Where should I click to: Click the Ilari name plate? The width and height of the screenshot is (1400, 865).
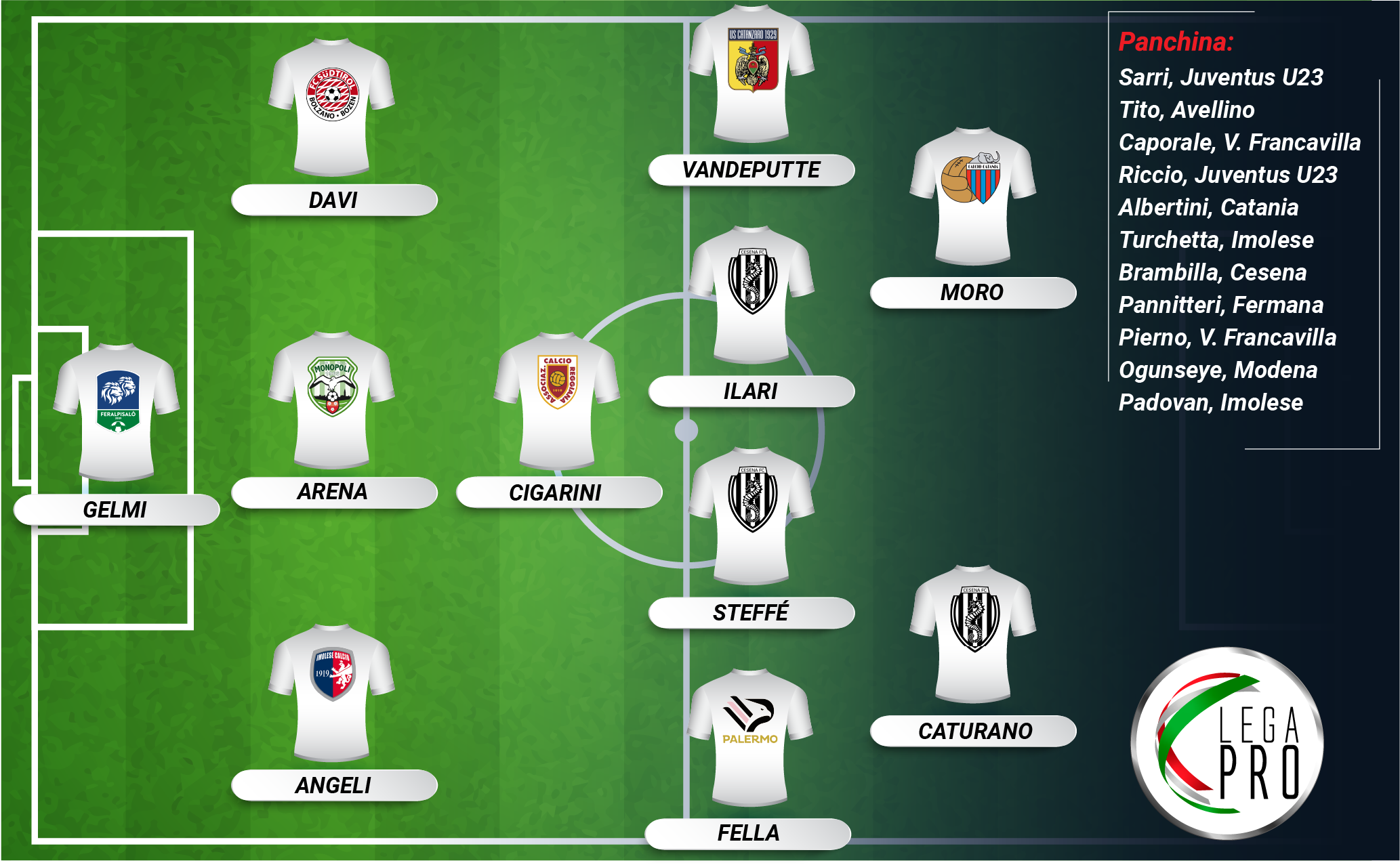tap(751, 392)
